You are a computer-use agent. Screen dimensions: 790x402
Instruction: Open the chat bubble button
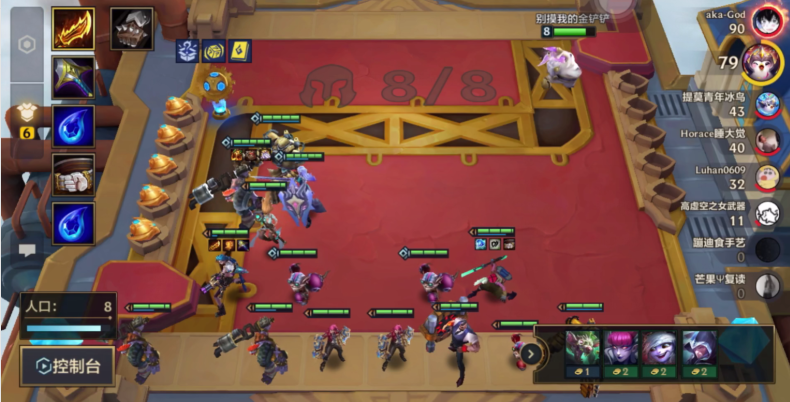point(27,249)
